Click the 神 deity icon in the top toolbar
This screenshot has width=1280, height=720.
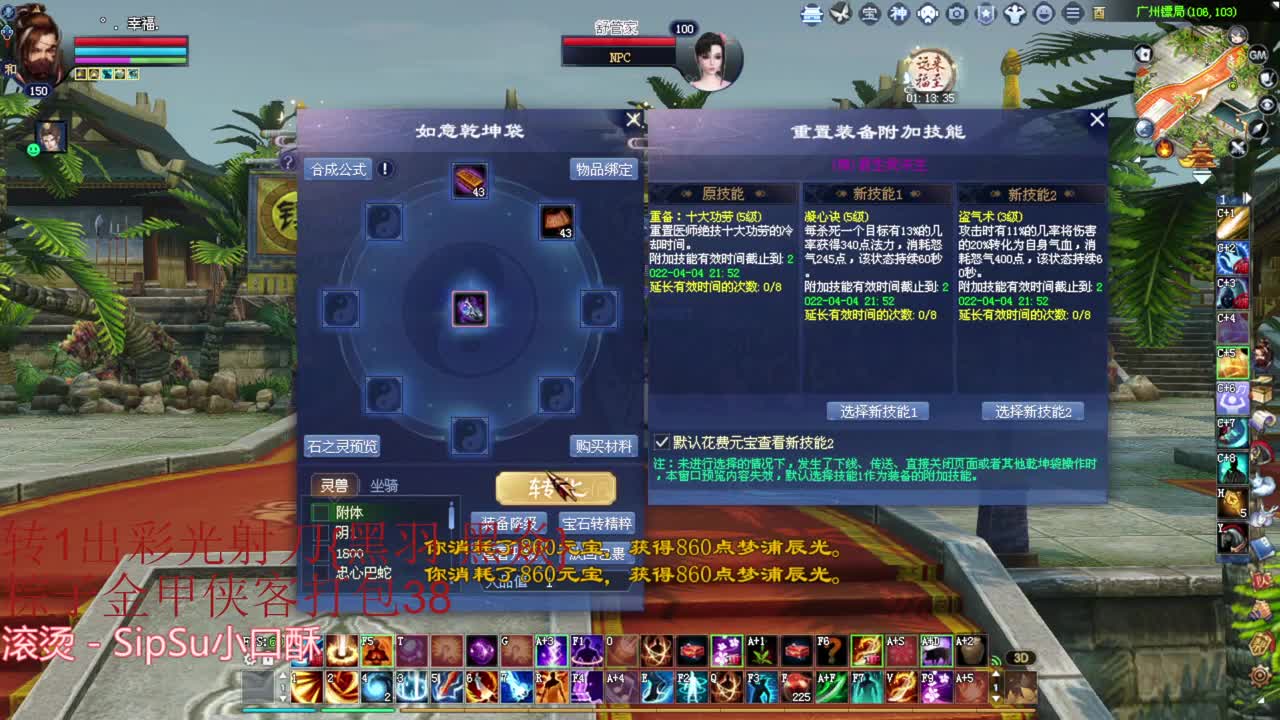[898, 14]
